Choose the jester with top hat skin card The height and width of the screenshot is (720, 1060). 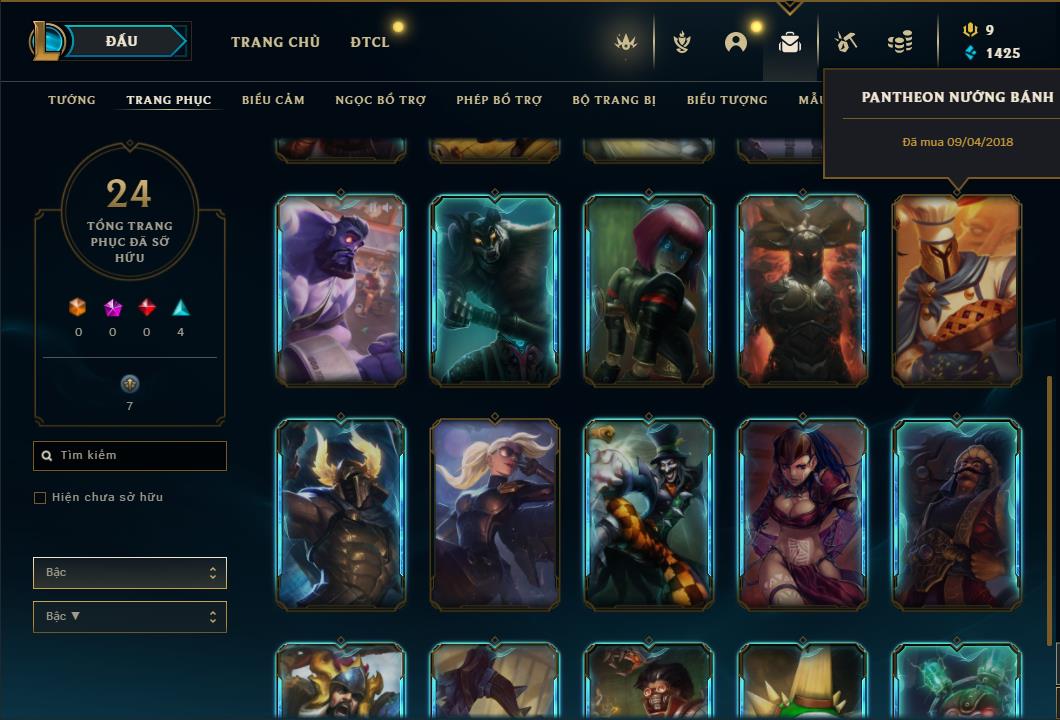pos(649,514)
